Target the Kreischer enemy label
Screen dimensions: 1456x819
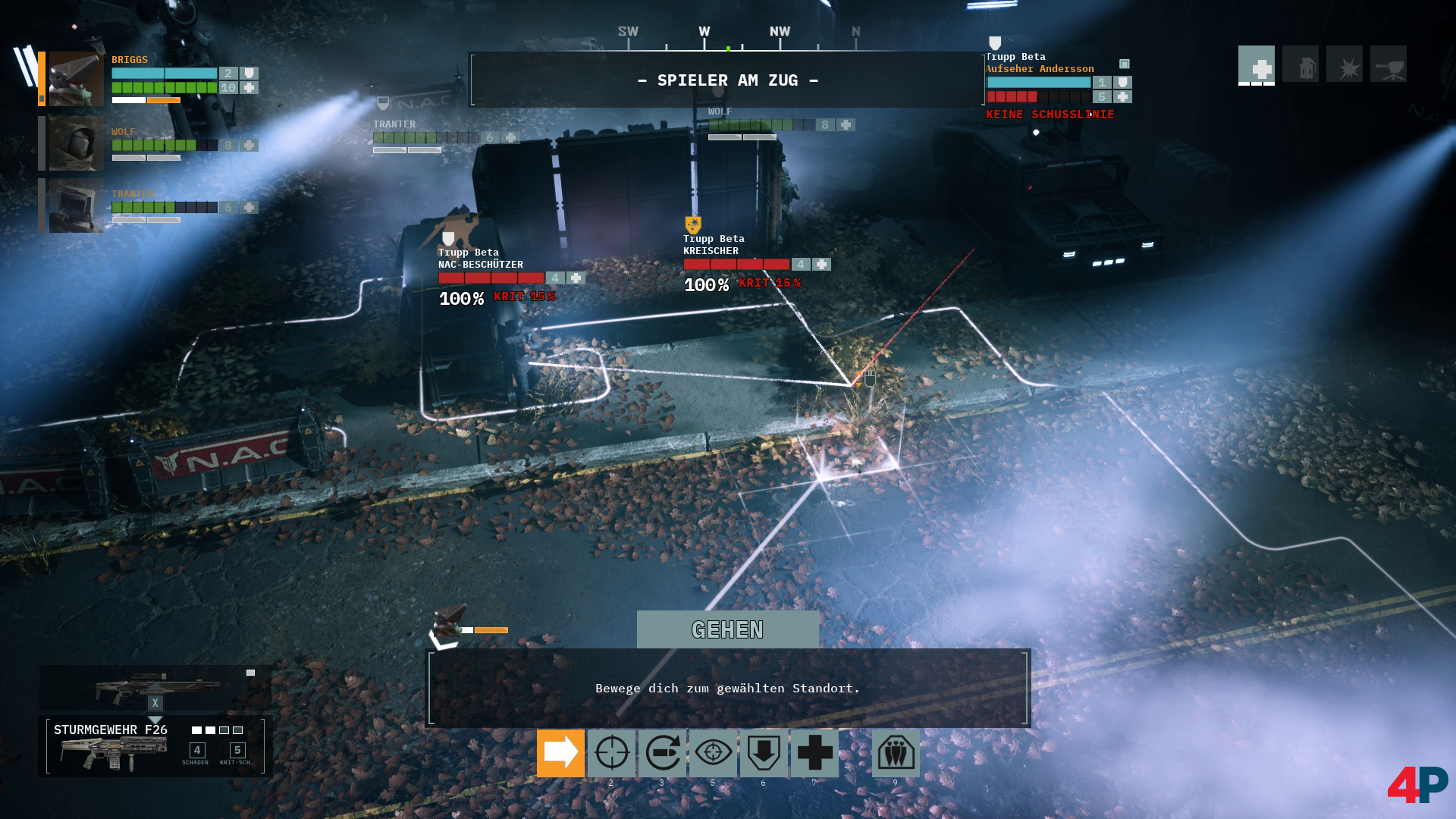click(713, 245)
